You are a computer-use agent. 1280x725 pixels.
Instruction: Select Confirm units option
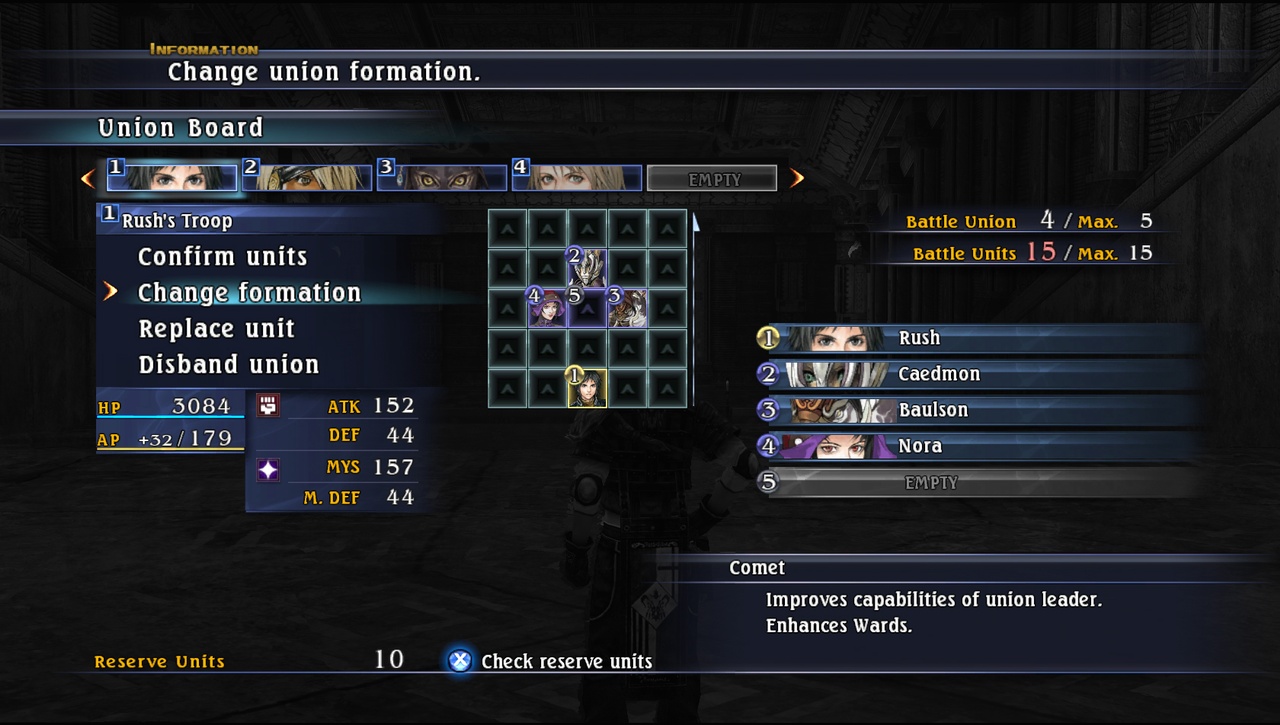coord(222,257)
